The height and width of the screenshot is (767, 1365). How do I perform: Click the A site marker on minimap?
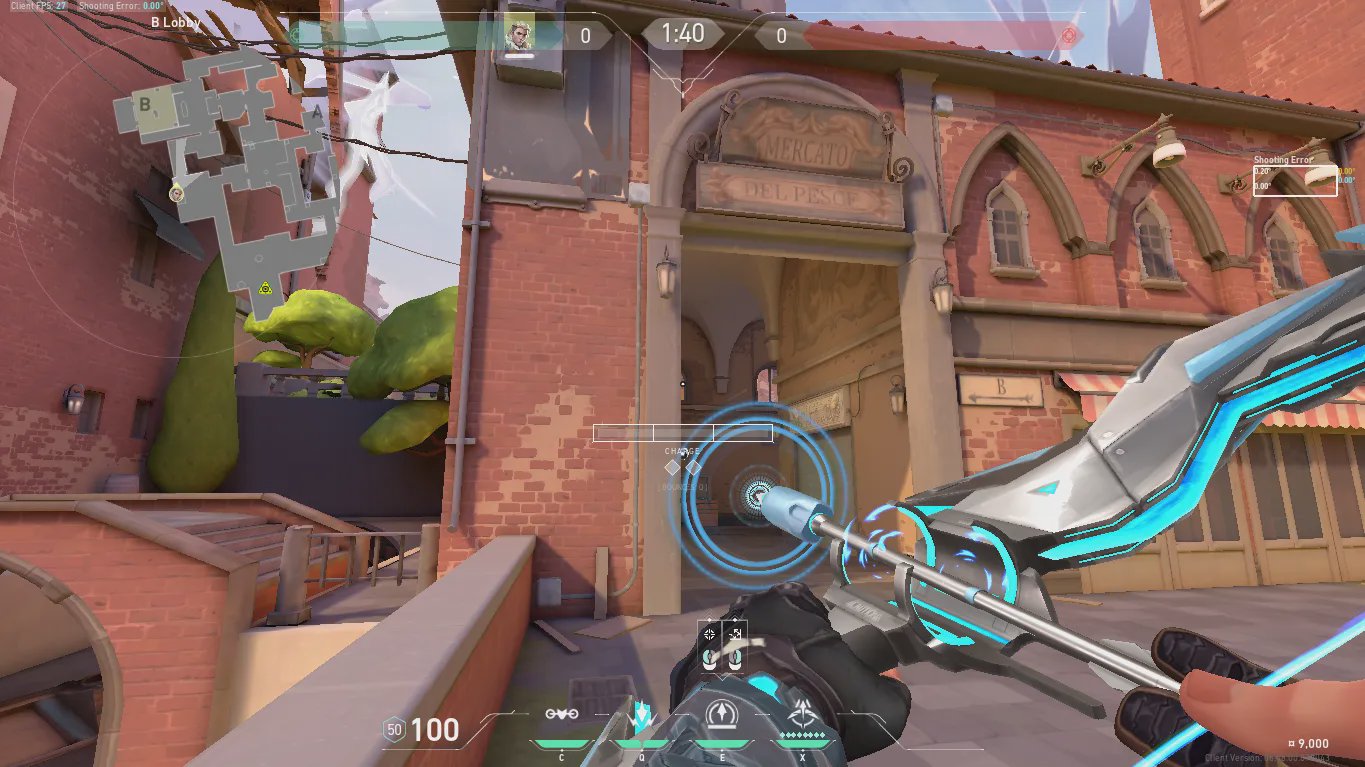[317, 113]
